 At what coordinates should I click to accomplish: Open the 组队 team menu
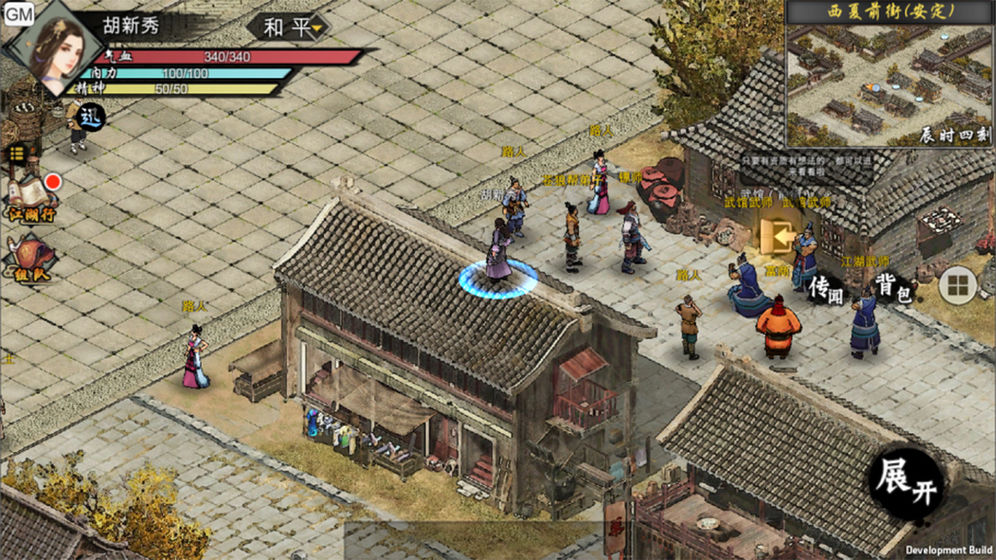click(31, 259)
